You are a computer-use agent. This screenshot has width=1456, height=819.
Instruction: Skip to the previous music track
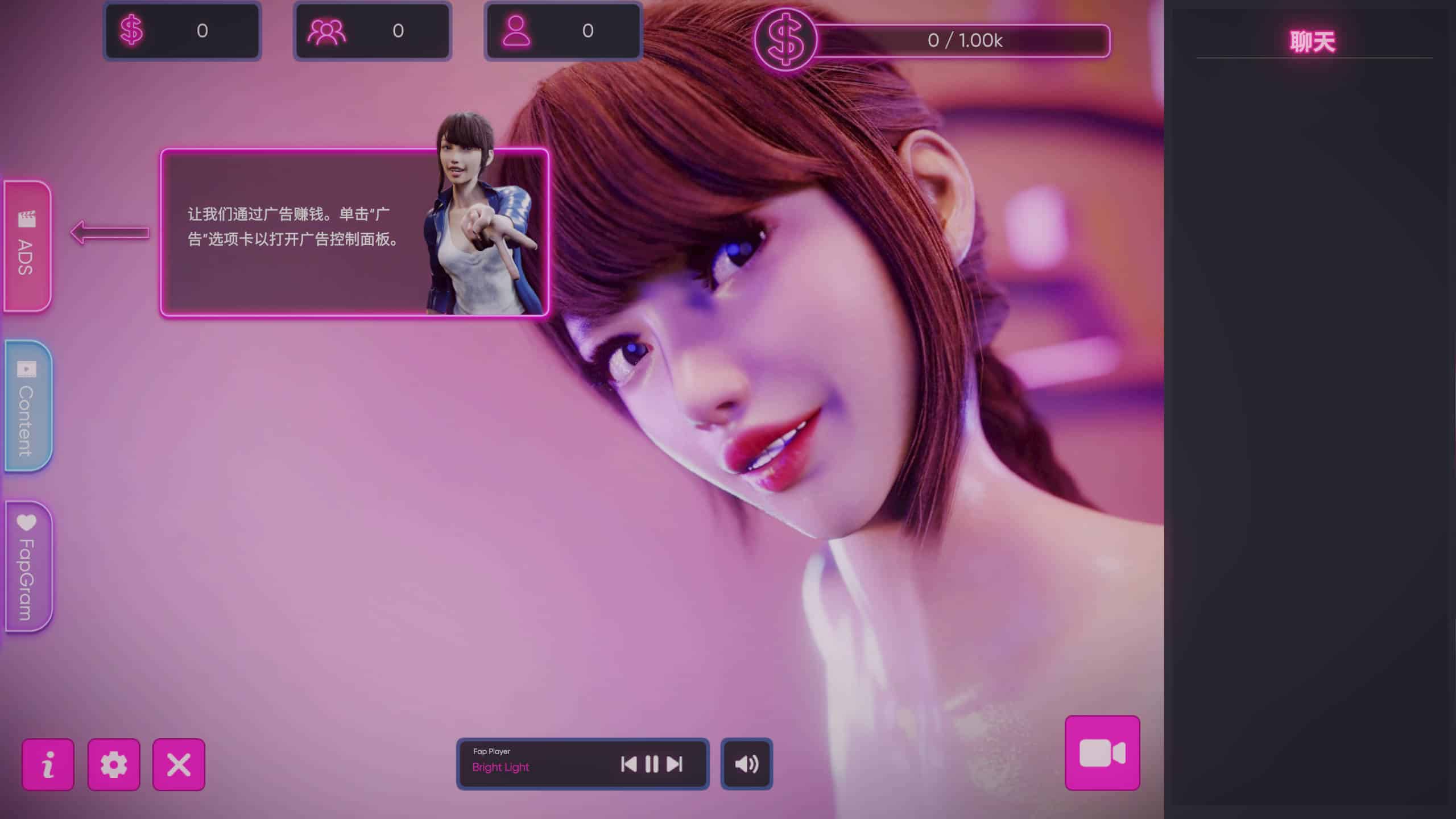[628, 764]
